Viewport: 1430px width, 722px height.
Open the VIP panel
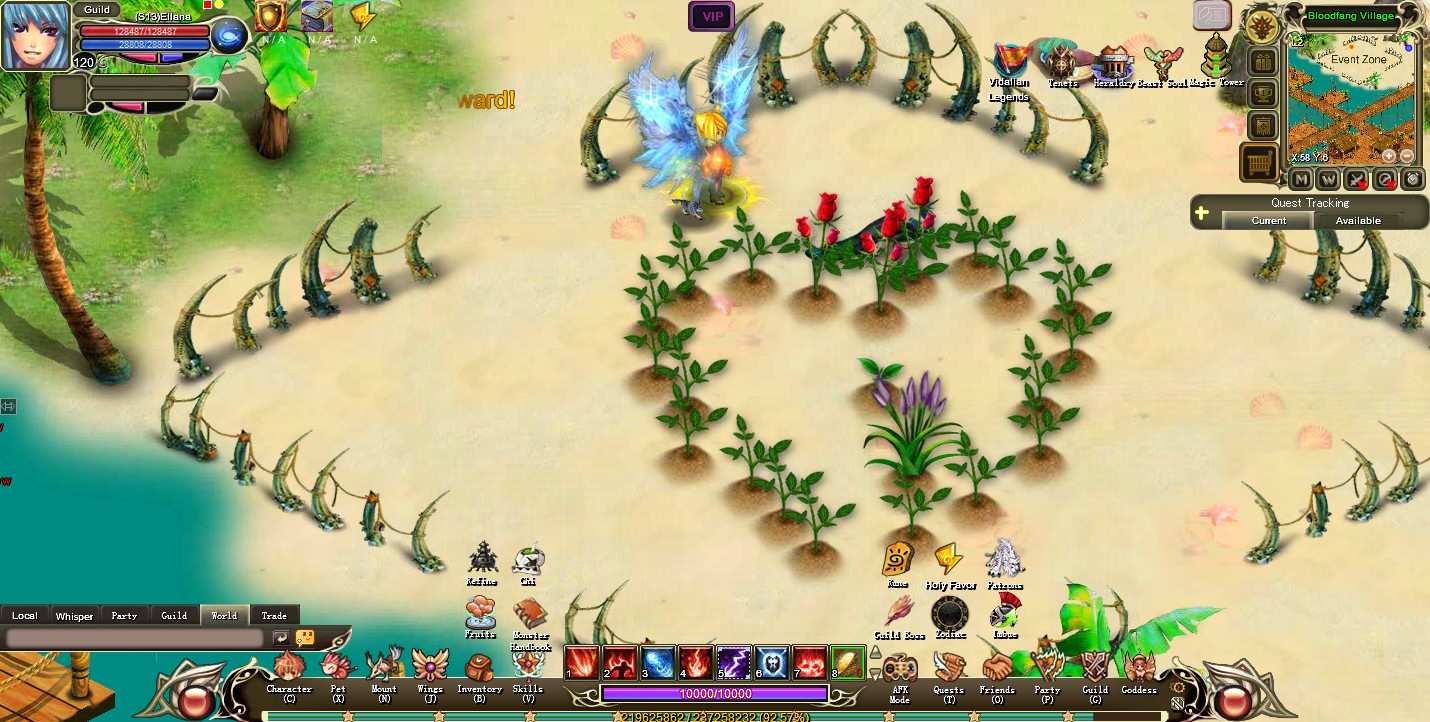pyautogui.click(x=712, y=16)
